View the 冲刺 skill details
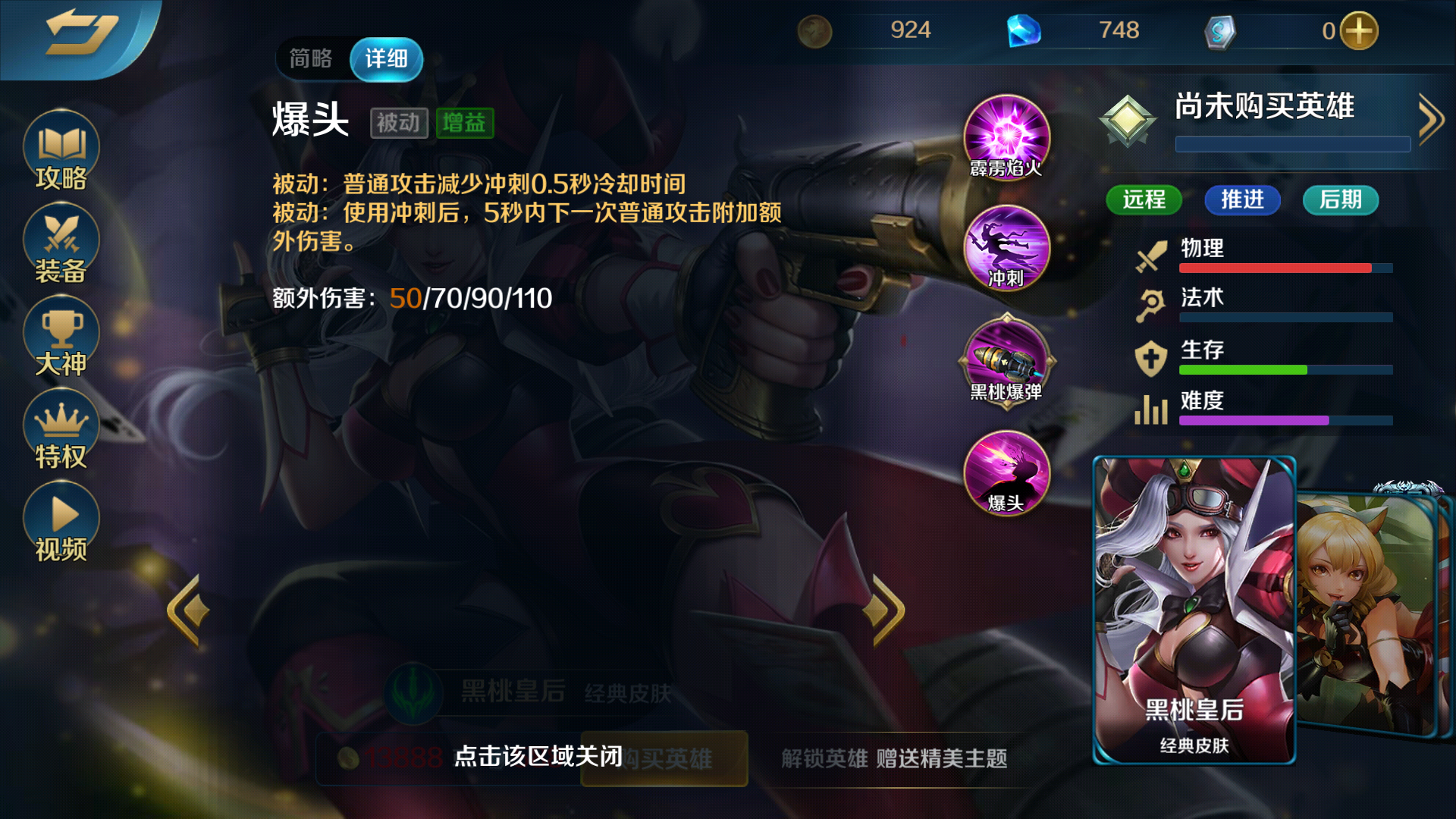Viewport: 1456px width, 819px height. (x=1006, y=250)
